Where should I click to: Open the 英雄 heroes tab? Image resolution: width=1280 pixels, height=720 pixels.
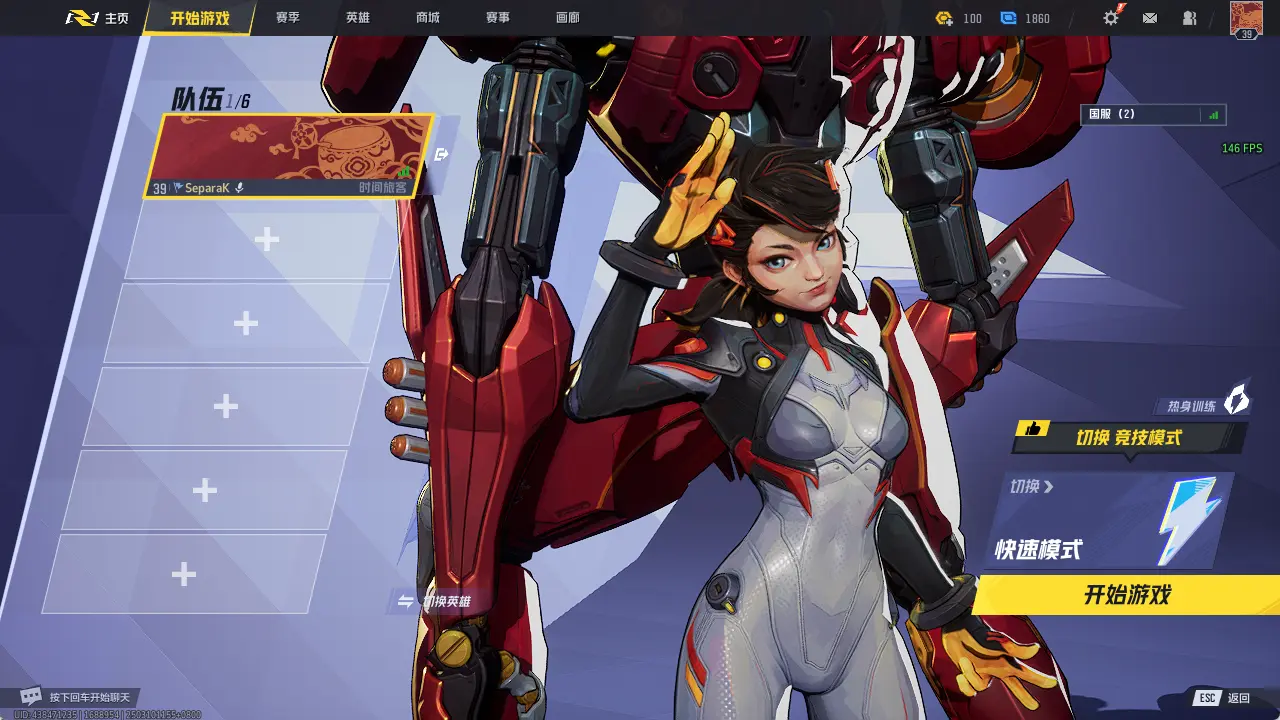click(358, 18)
